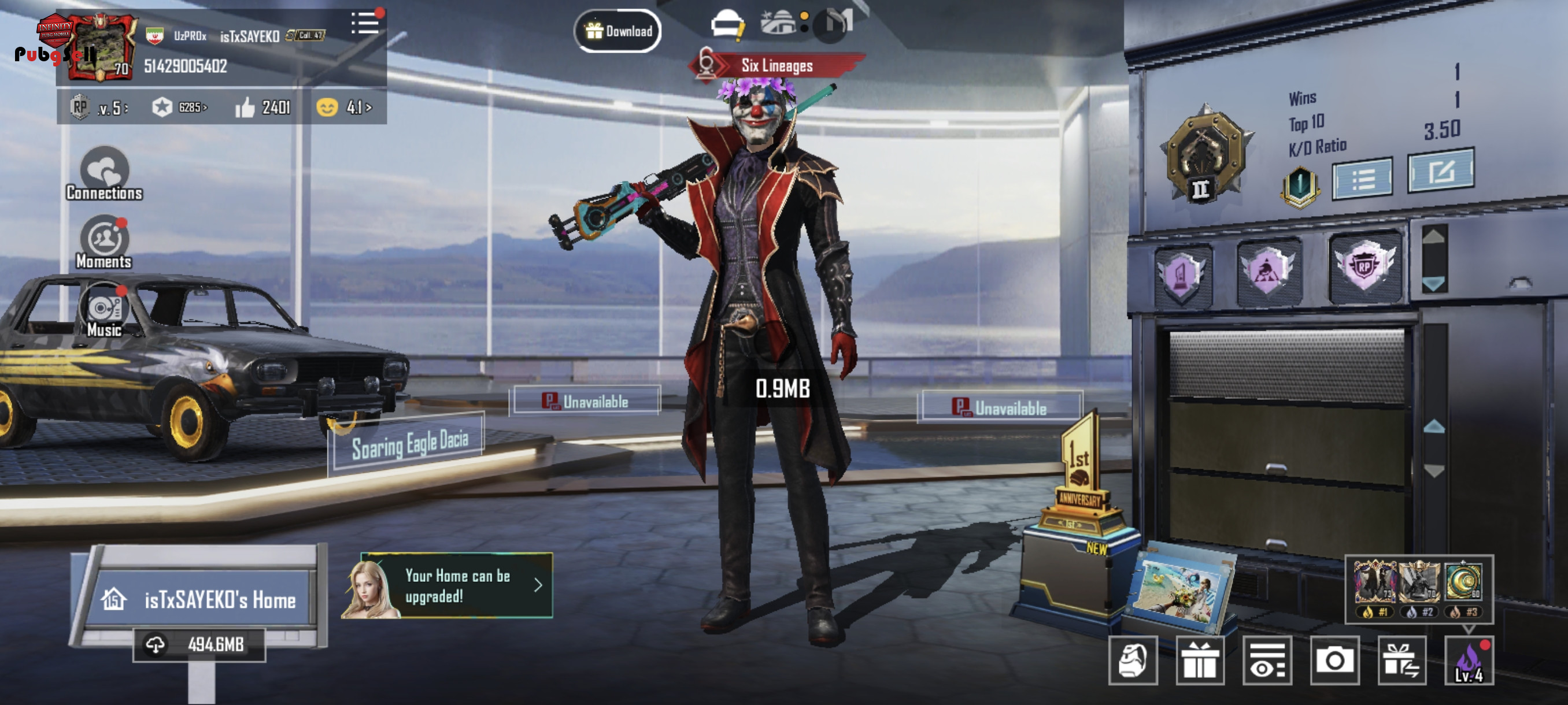Open the Connections panel

click(104, 175)
